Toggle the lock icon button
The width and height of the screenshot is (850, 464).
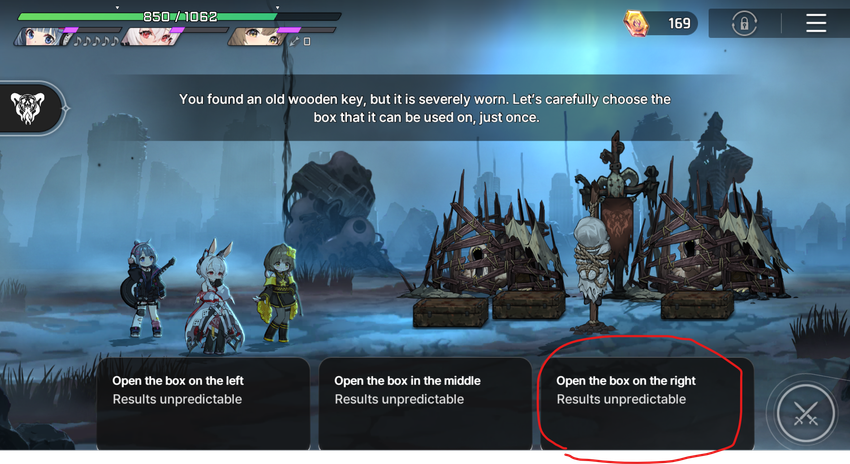(x=743, y=23)
